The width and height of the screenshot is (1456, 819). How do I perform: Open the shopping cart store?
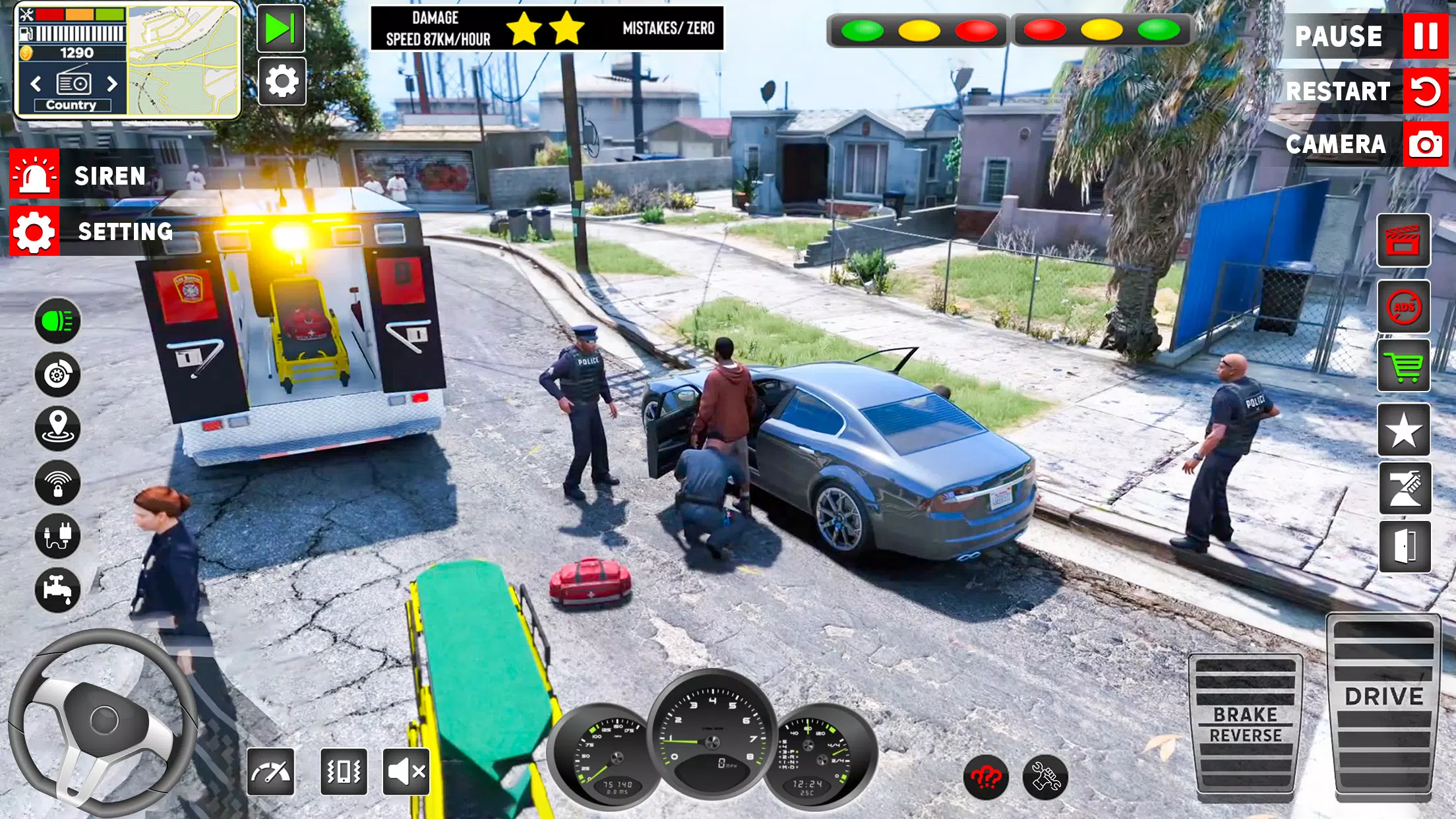pyautogui.click(x=1404, y=366)
